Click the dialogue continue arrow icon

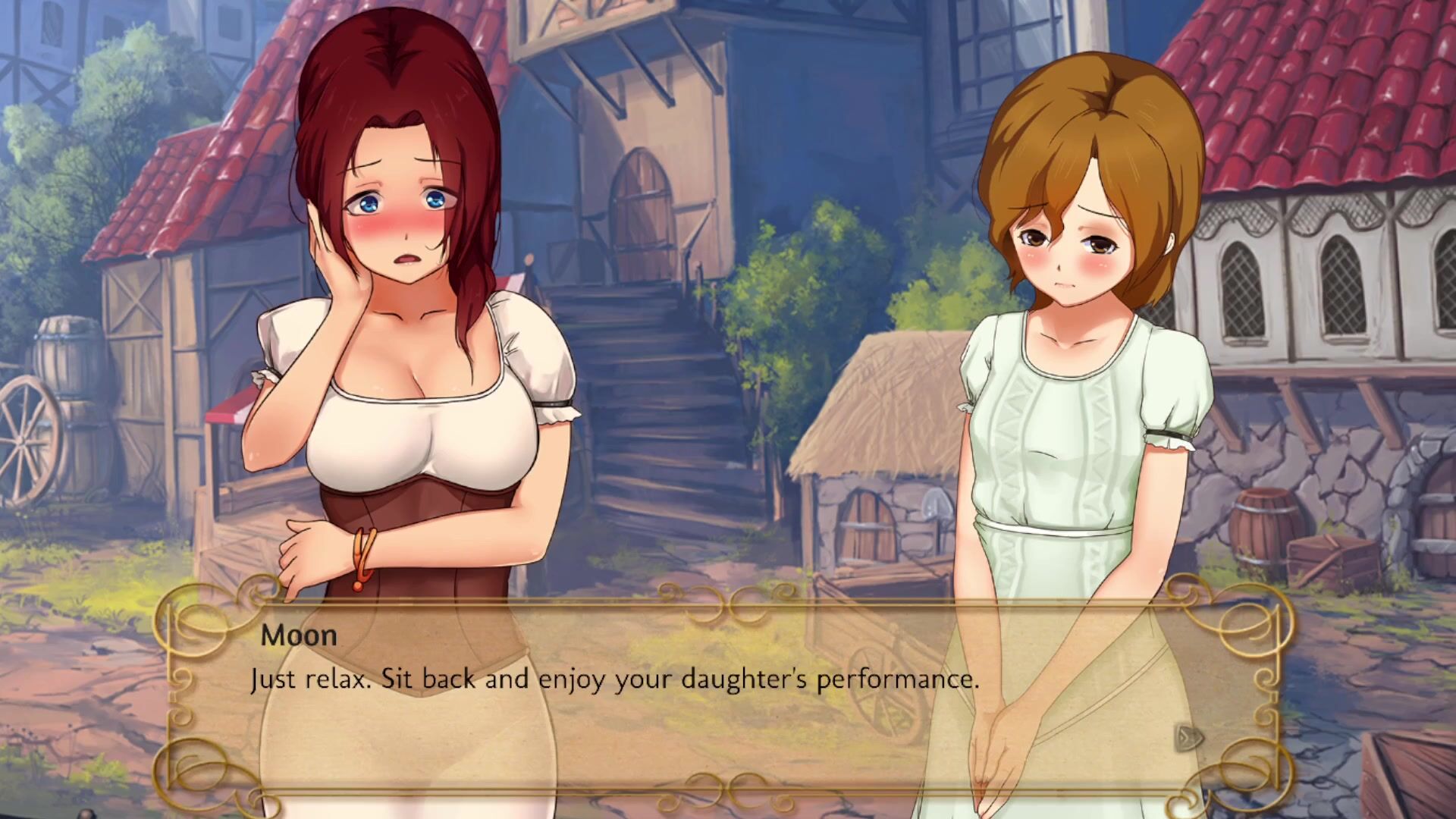pos(1189,736)
